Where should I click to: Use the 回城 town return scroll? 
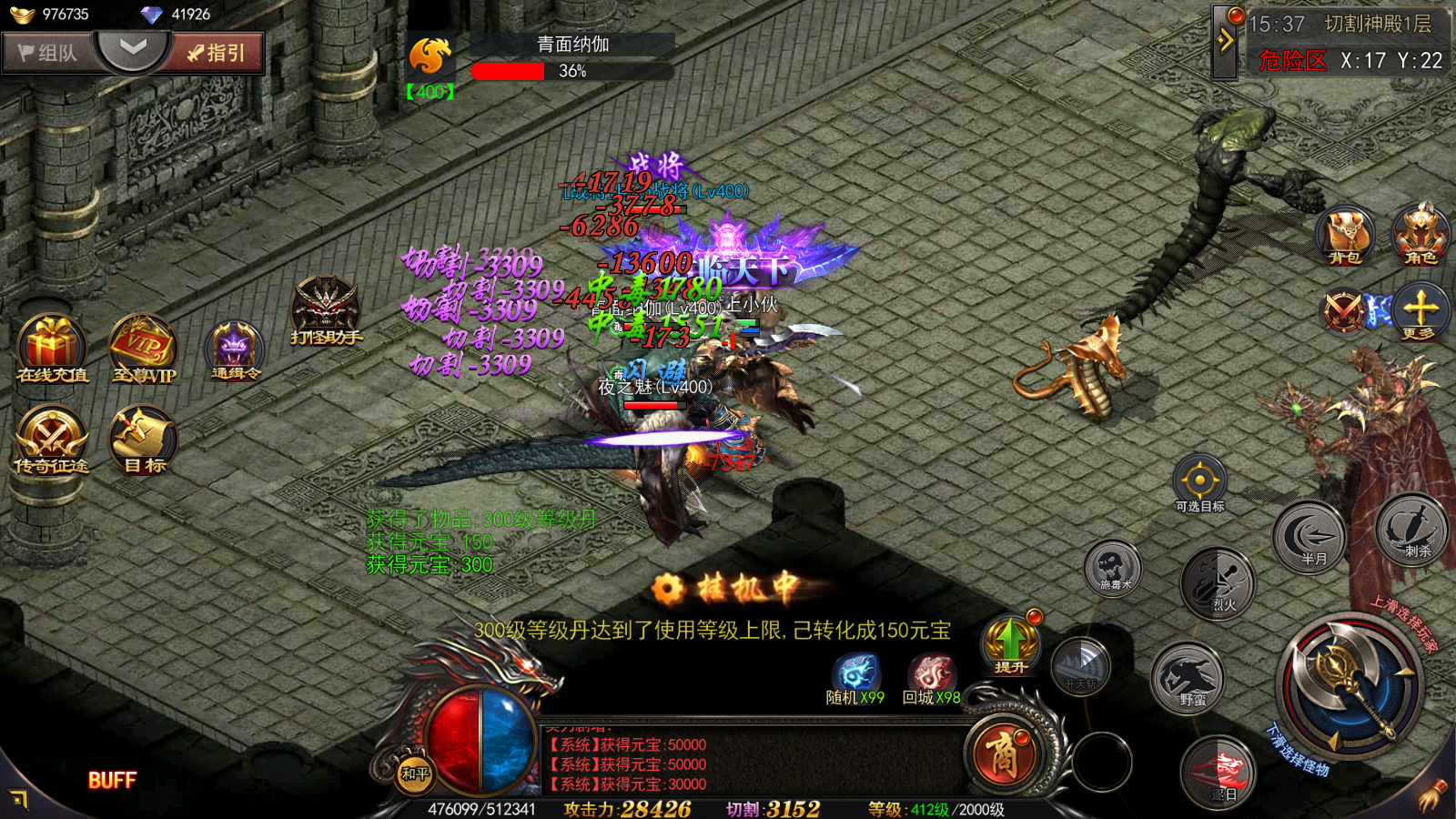coord(931,680)
